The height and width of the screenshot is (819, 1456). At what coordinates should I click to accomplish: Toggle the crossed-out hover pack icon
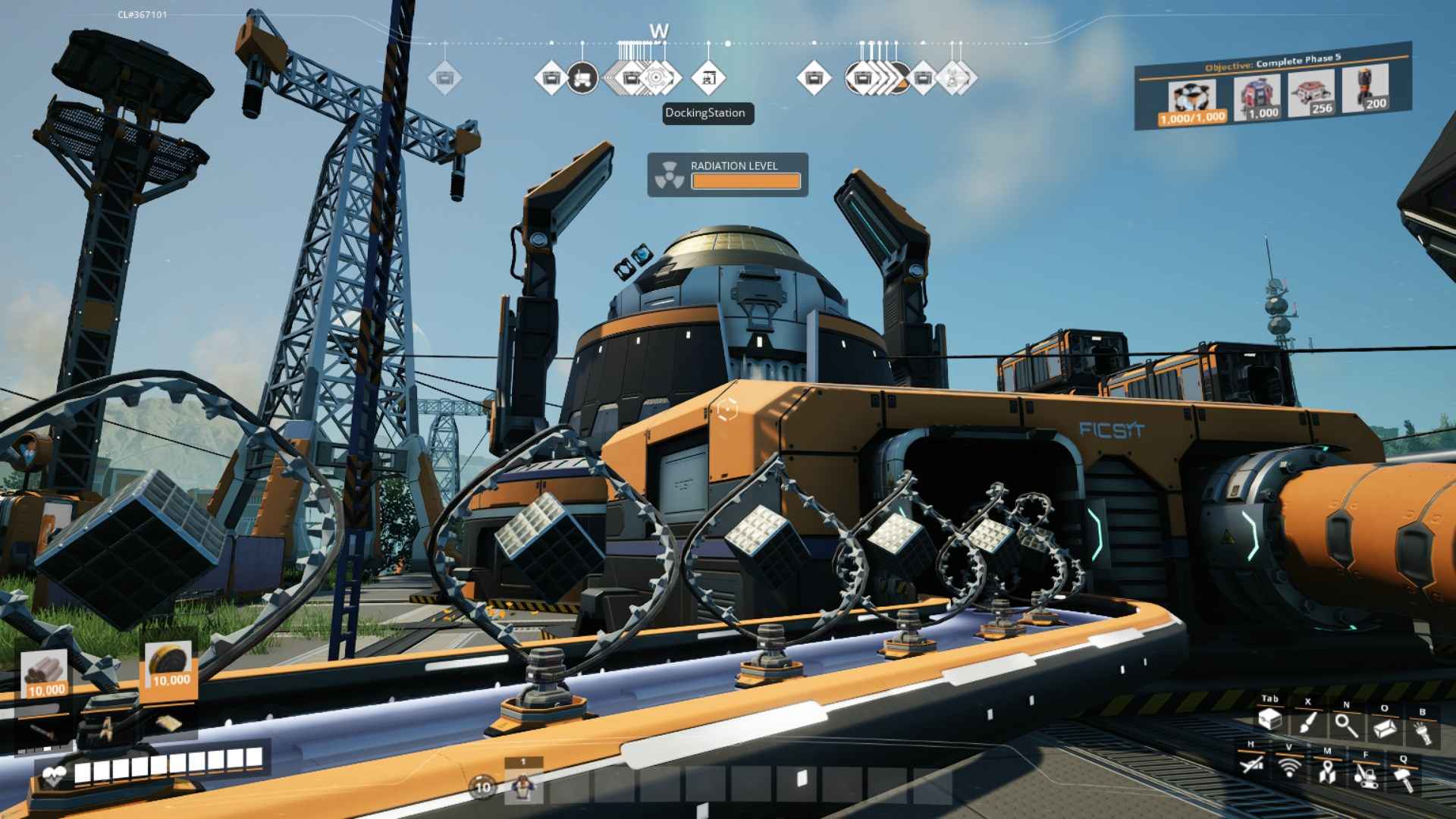(1251, 764)
